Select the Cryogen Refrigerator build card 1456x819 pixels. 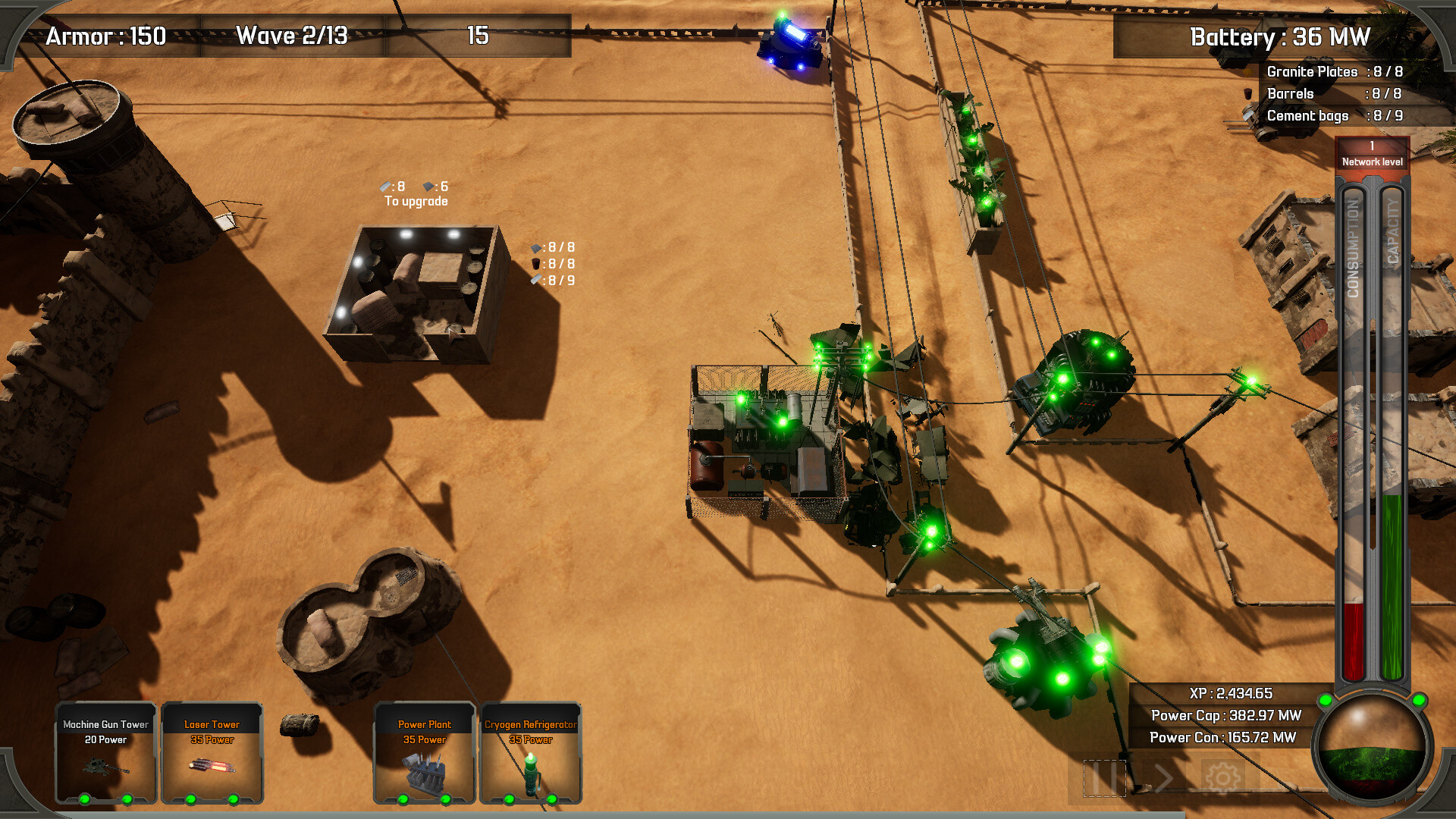(531, 752)
